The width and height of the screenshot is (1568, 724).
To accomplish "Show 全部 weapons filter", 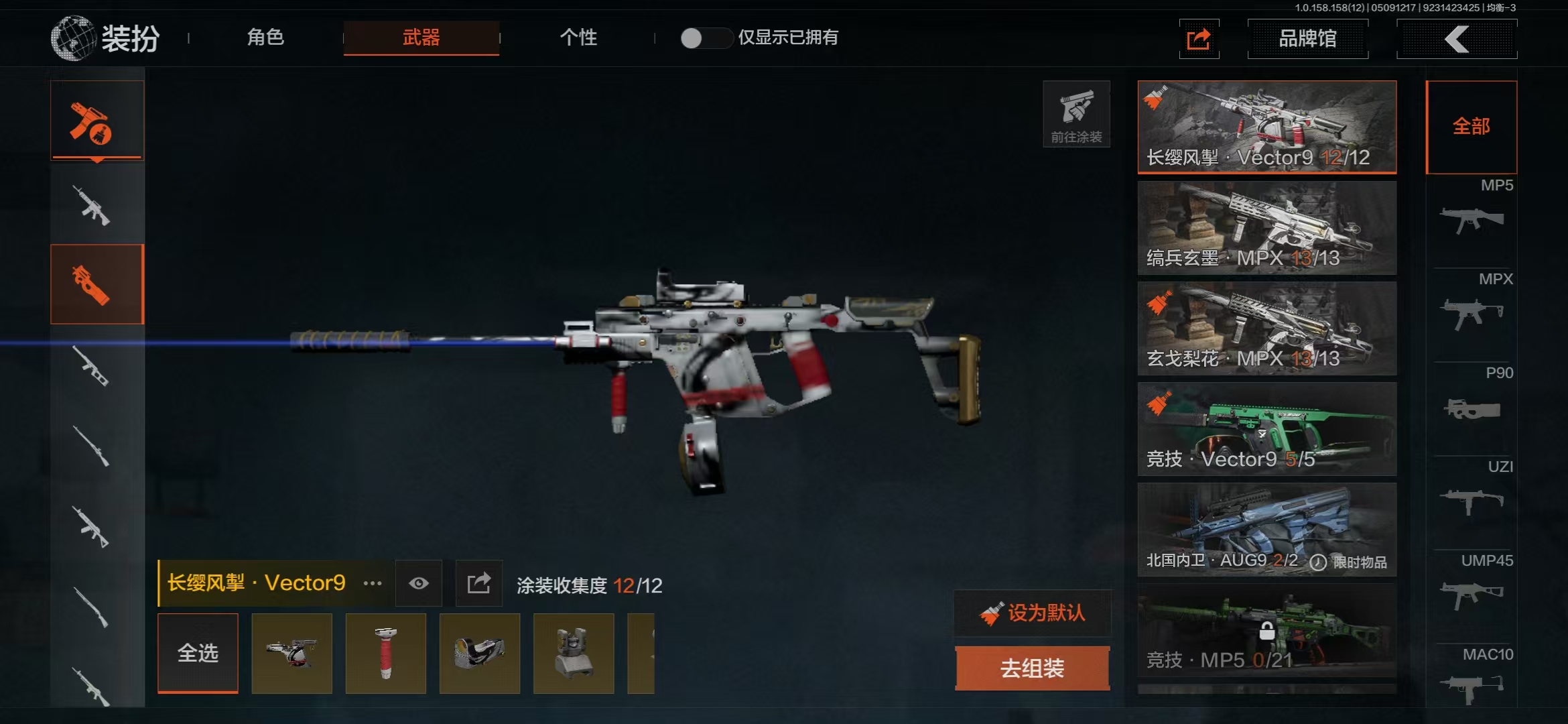I will (1471, 127).
